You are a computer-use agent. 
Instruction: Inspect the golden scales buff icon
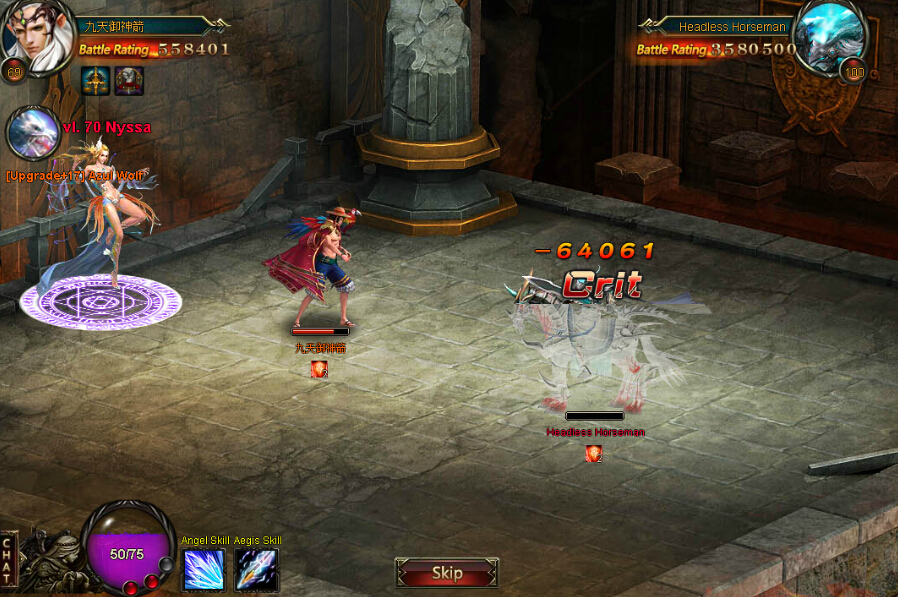pos(97,81)
